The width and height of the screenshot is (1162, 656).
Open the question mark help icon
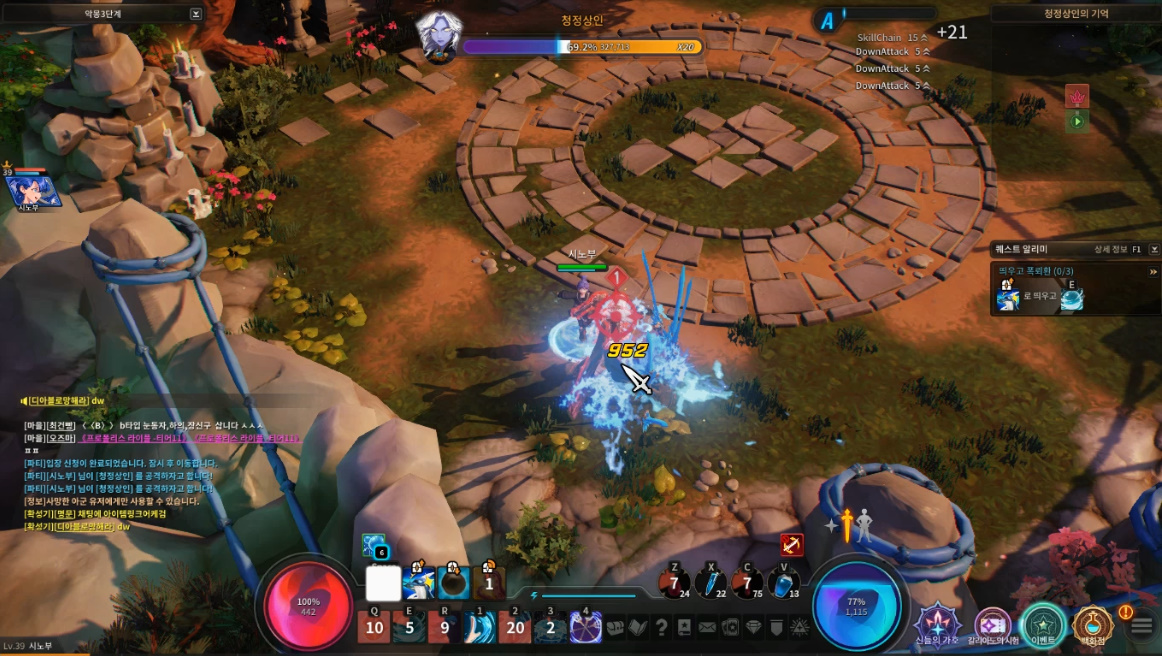coord(661,627)
